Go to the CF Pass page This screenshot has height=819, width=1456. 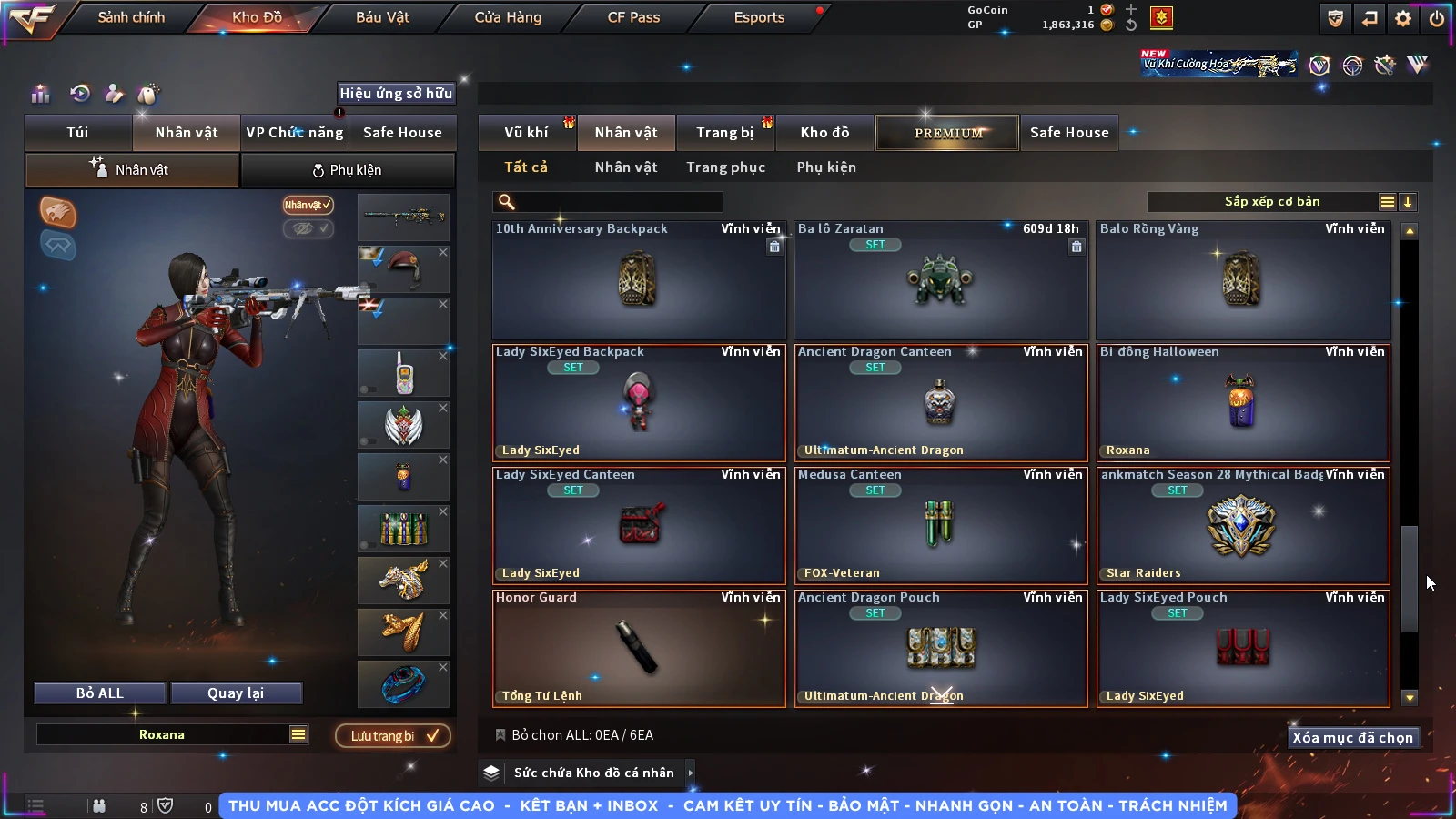click(633, 17)
